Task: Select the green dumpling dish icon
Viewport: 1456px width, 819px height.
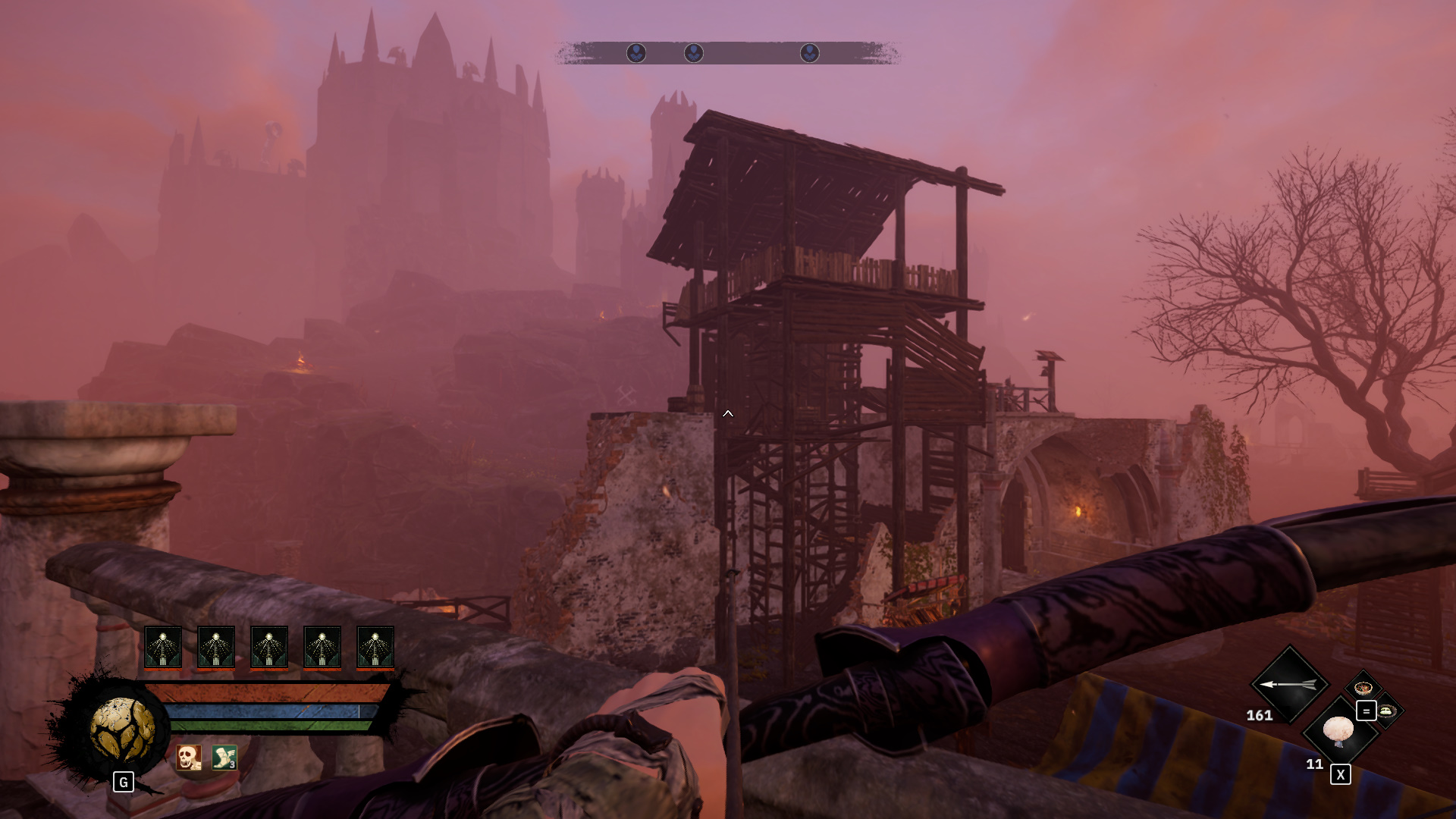Action: point(1388,711)
